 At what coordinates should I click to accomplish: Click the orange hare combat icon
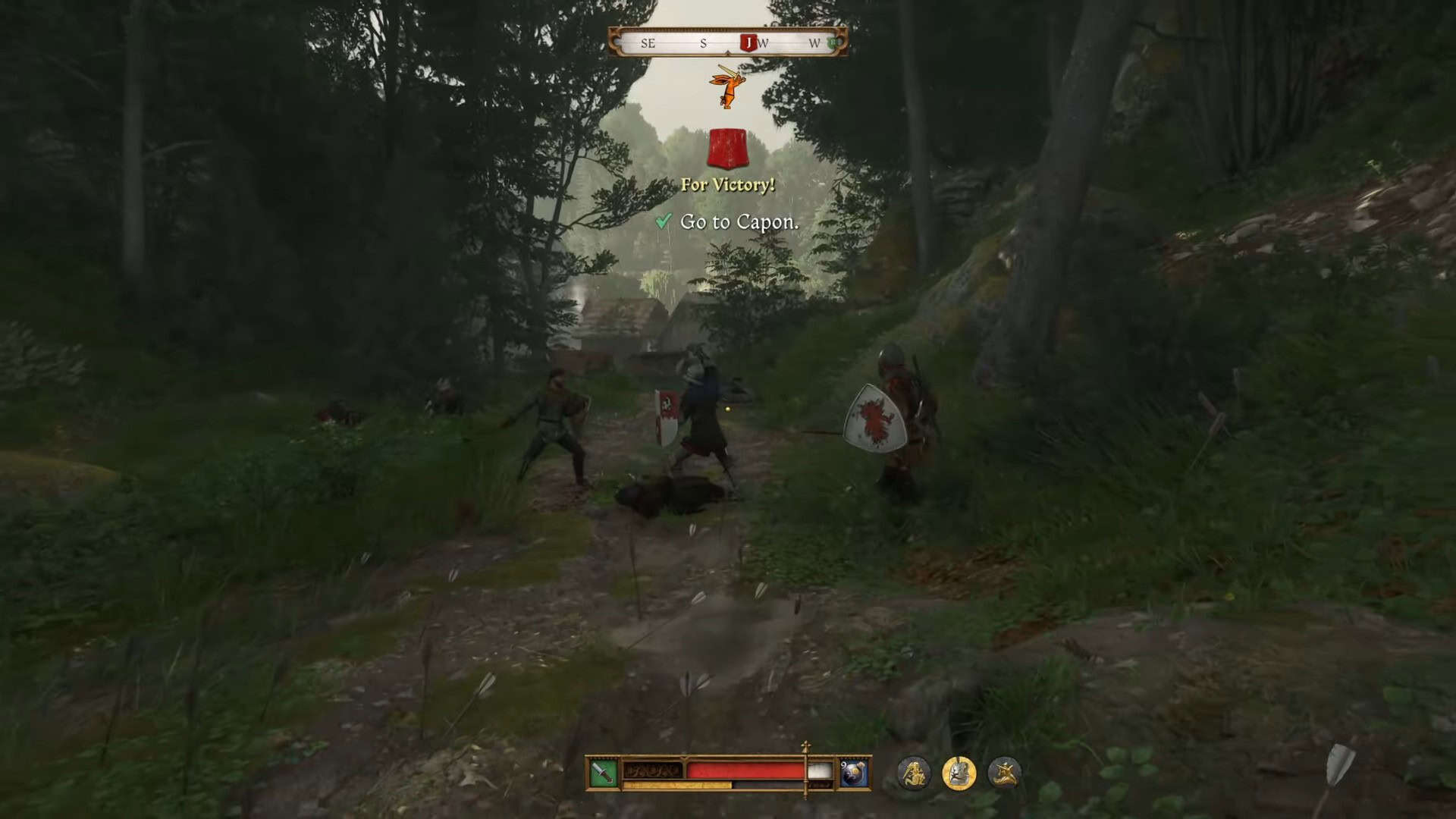tap(728, 86)
